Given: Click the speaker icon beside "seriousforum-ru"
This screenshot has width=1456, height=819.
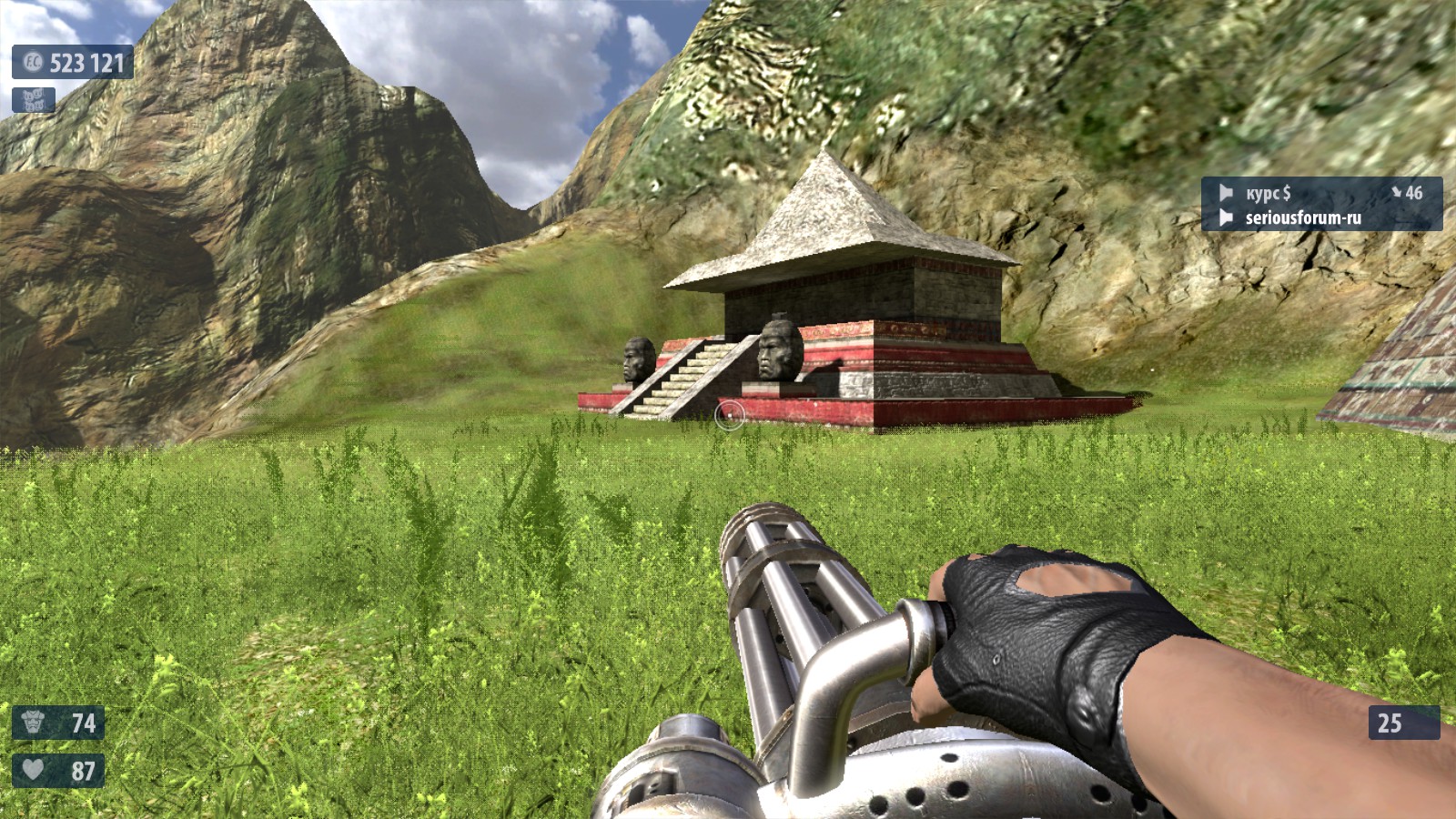Looking at the screenshot, I should coord(1226,217).
